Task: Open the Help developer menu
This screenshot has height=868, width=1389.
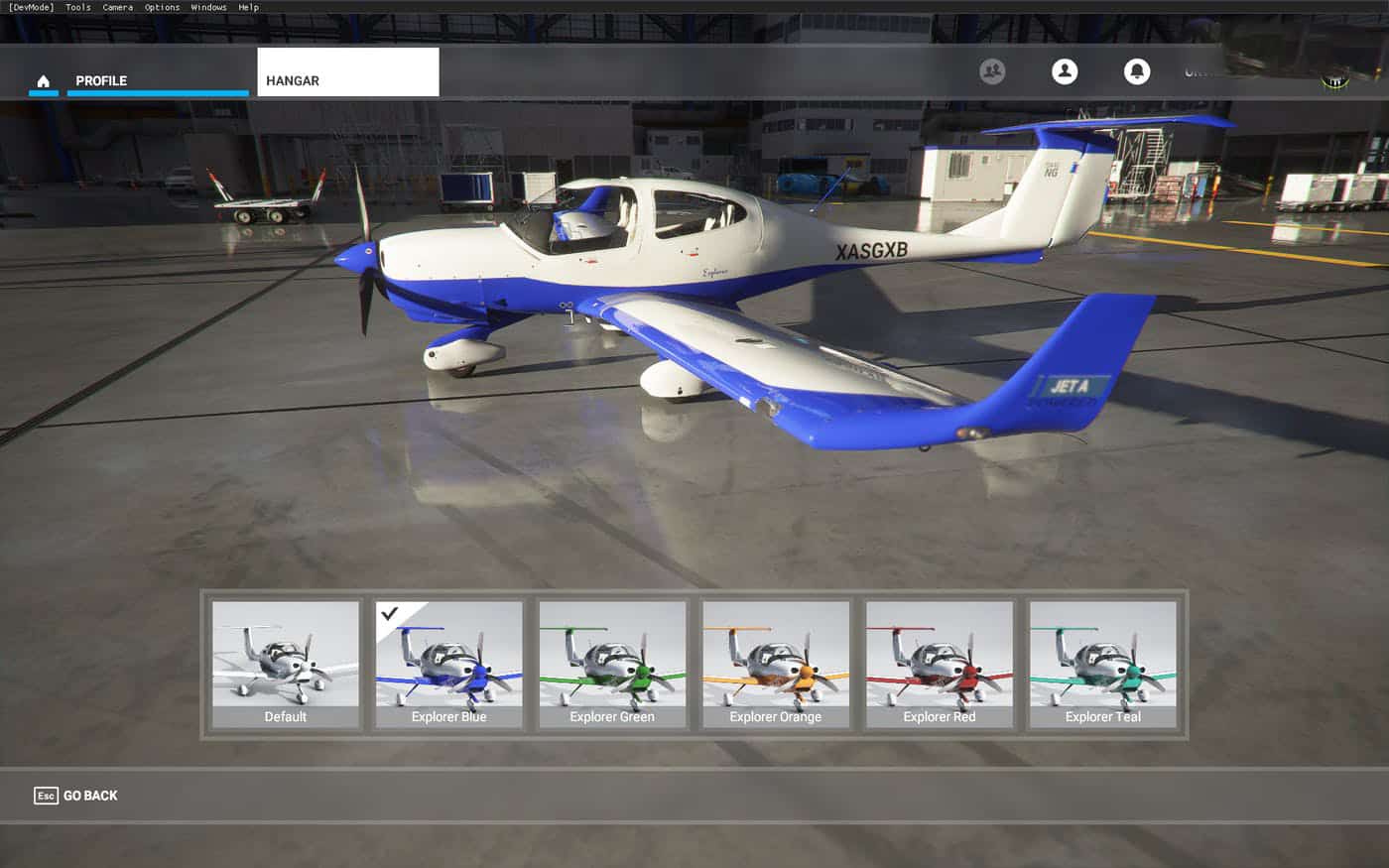Action: click(248, 7)
